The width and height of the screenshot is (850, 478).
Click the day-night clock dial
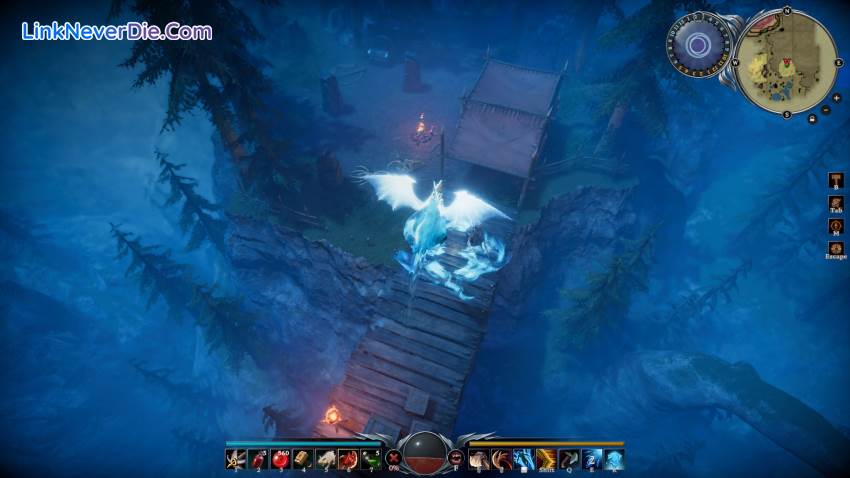[x=697, y=46]
